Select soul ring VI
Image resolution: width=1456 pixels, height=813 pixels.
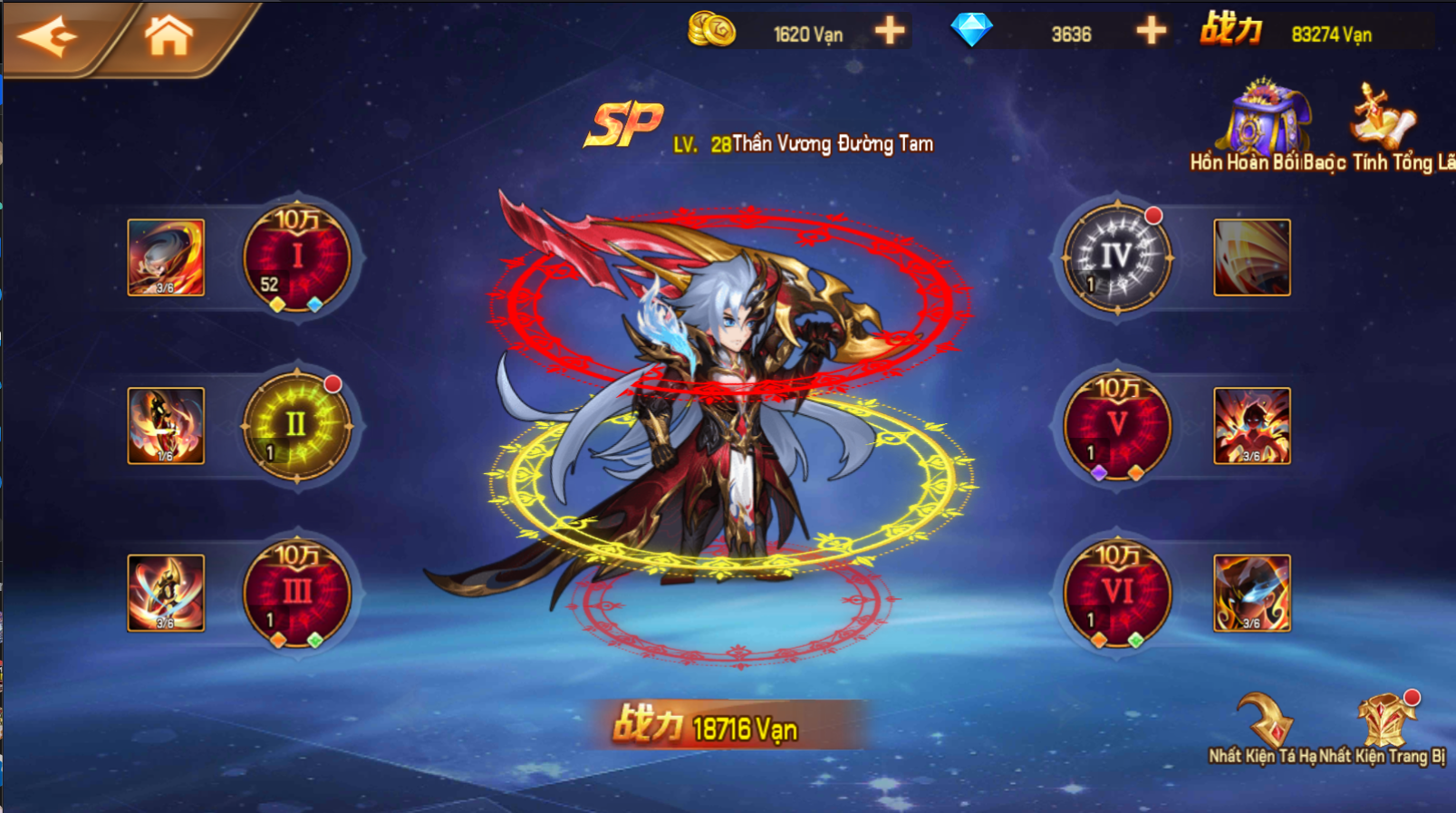[1116, 594]
